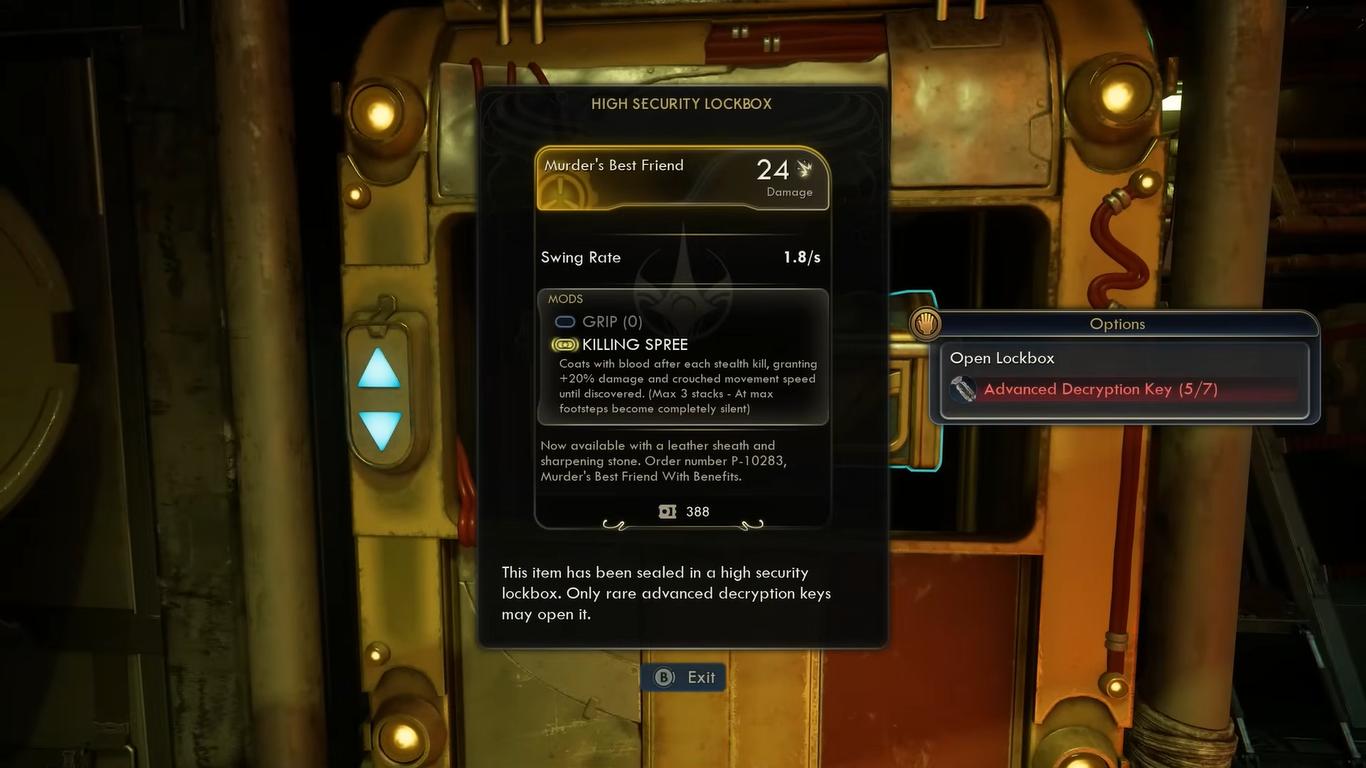Click the Advanced Decryption Key icon
This screenshot has height=768, width=1366.
[963, 389]
